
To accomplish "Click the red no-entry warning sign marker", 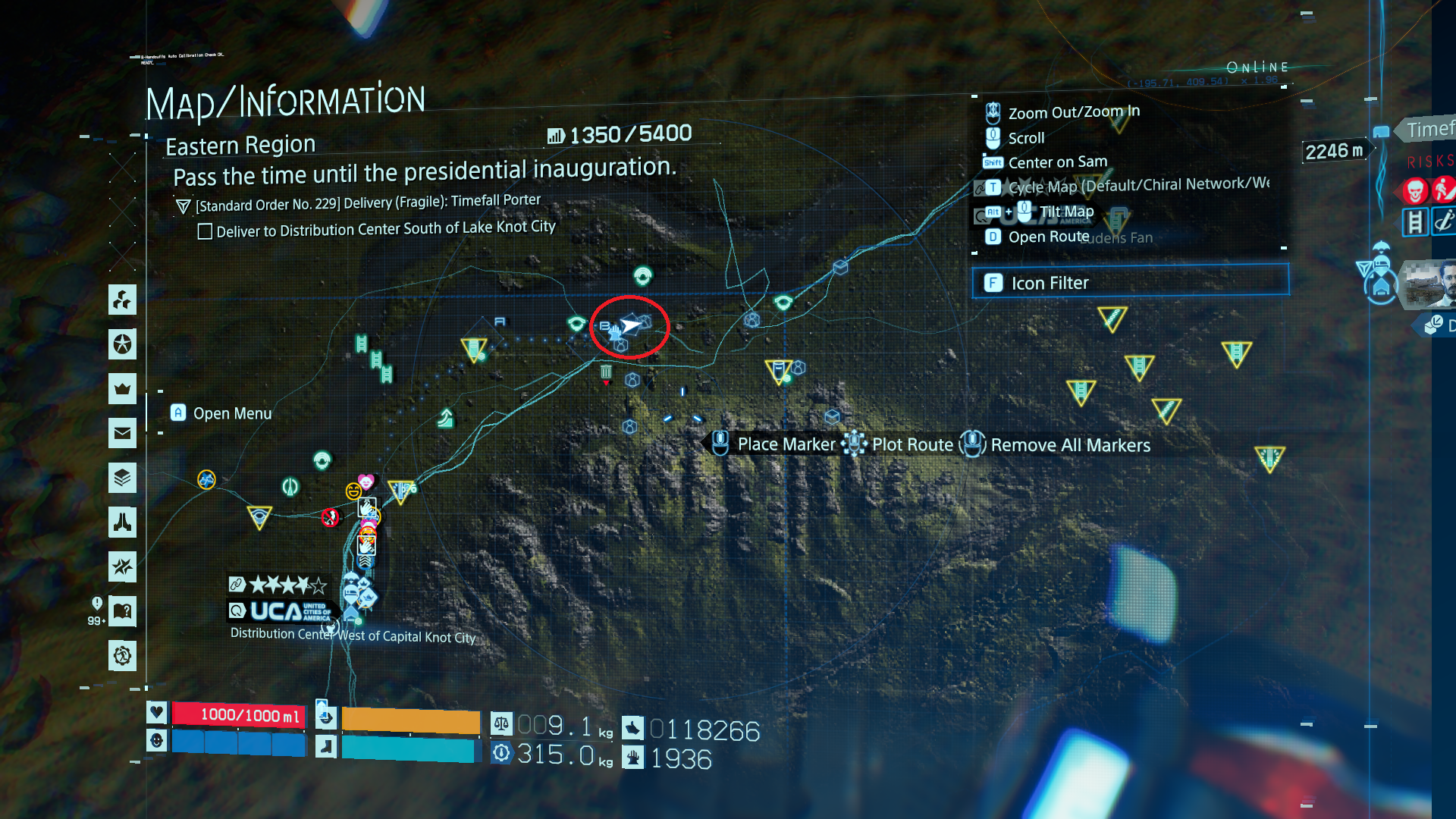I will pyautogui.click(x=330, y=517).
